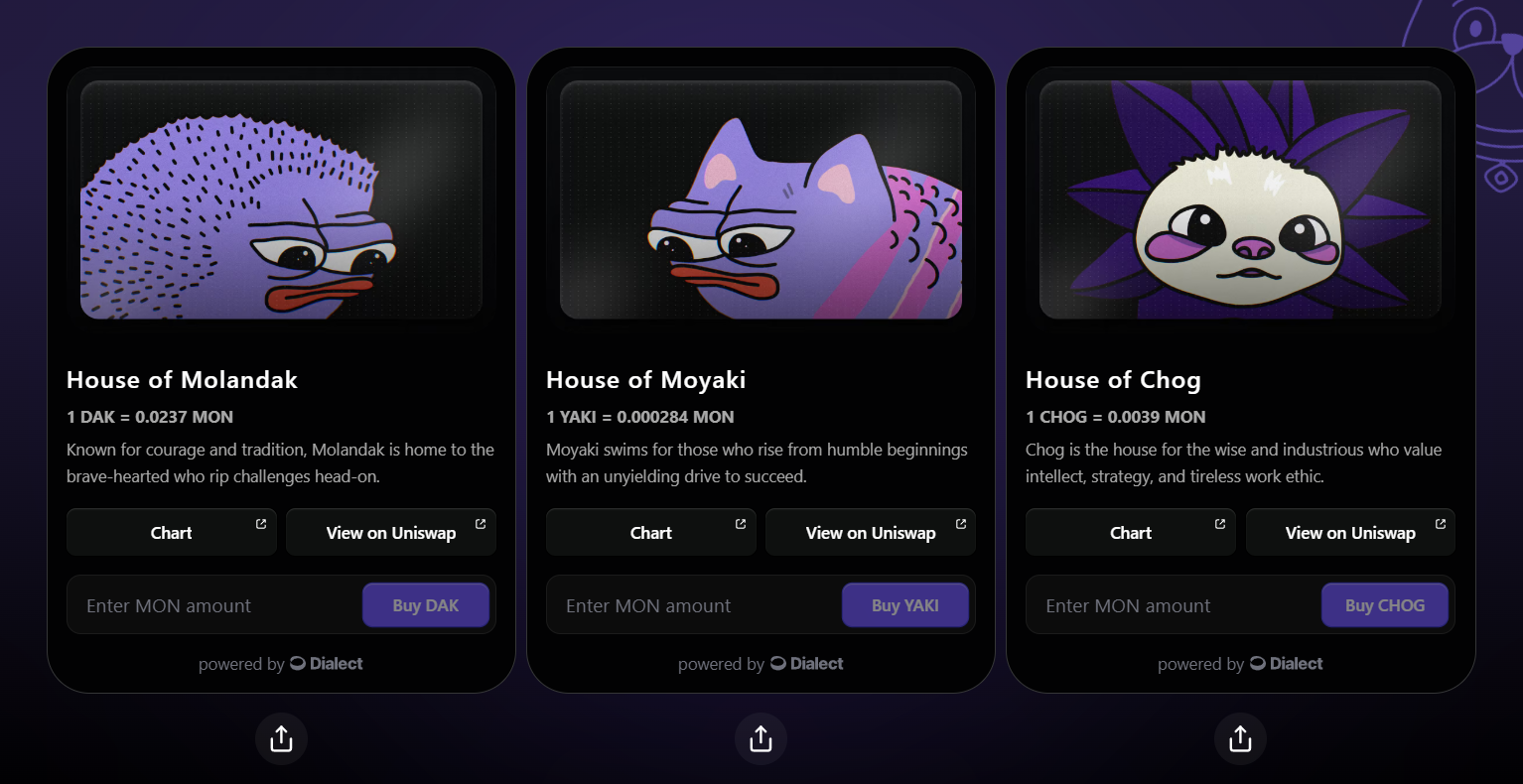Viewport: 1523px width, 784px height.
Task: Buy YAKI tokens
Action: click(905, 605)
